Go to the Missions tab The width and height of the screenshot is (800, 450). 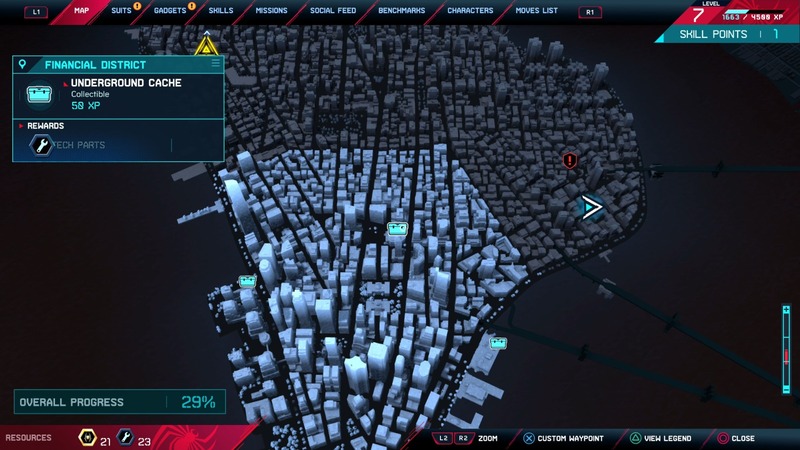coord(271,11)
